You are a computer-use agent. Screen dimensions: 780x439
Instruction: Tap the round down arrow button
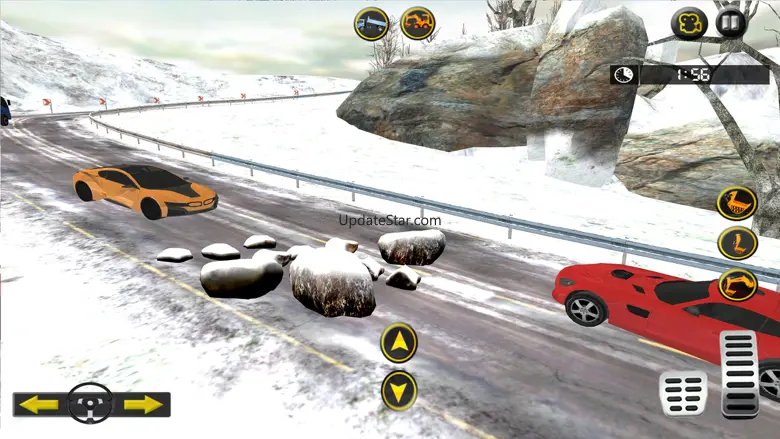(x=399, y=390)
